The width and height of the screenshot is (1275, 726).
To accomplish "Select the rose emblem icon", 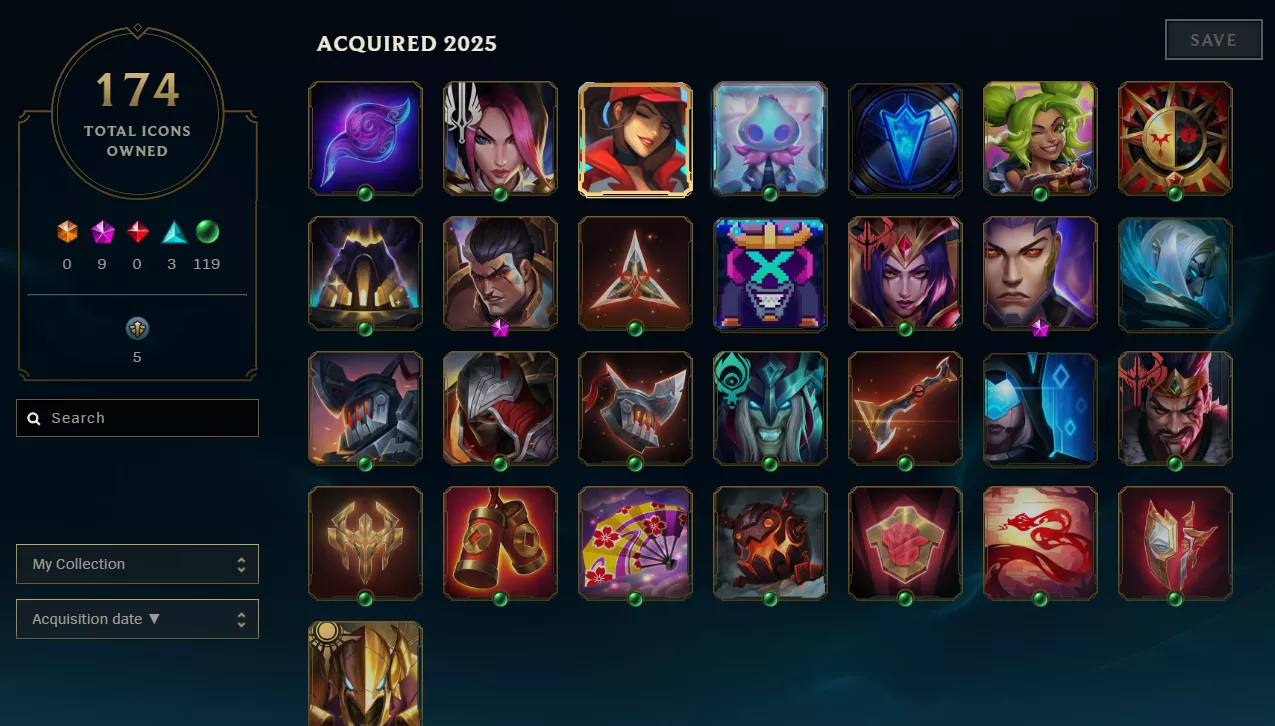I will click(905, 543).
